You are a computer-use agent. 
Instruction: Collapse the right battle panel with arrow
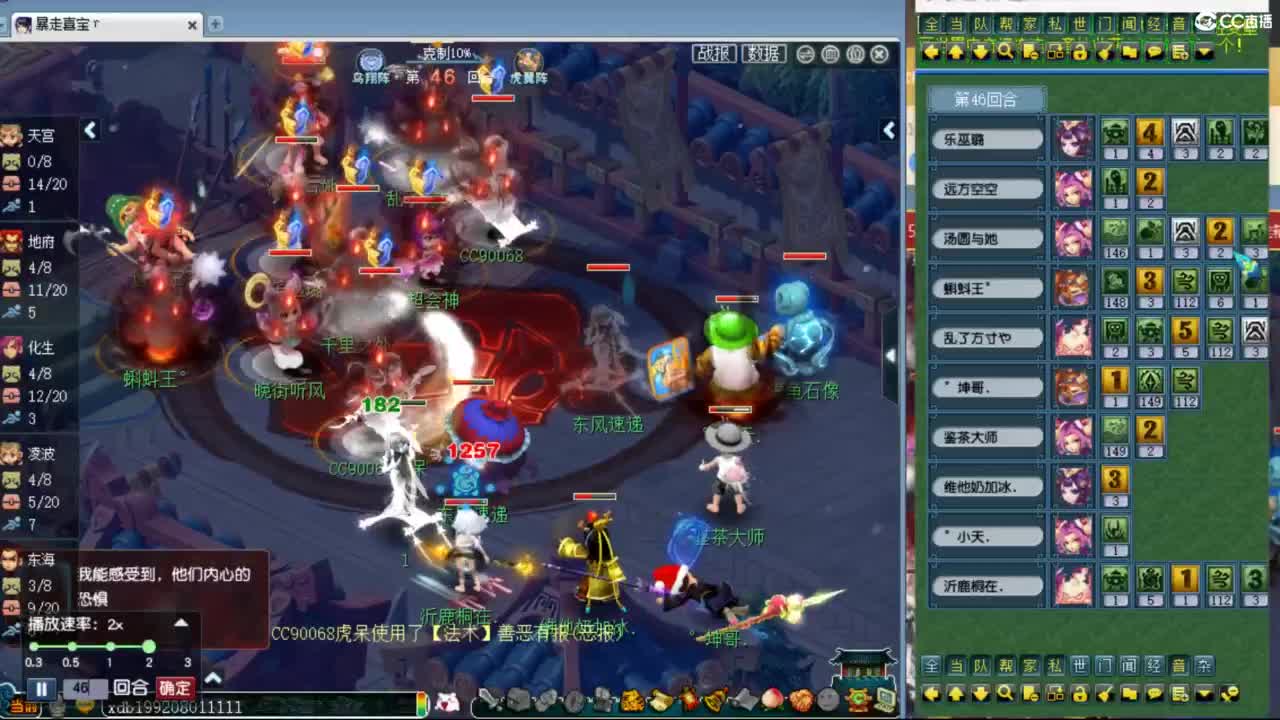pyautogui.click(x=889, y=129)
